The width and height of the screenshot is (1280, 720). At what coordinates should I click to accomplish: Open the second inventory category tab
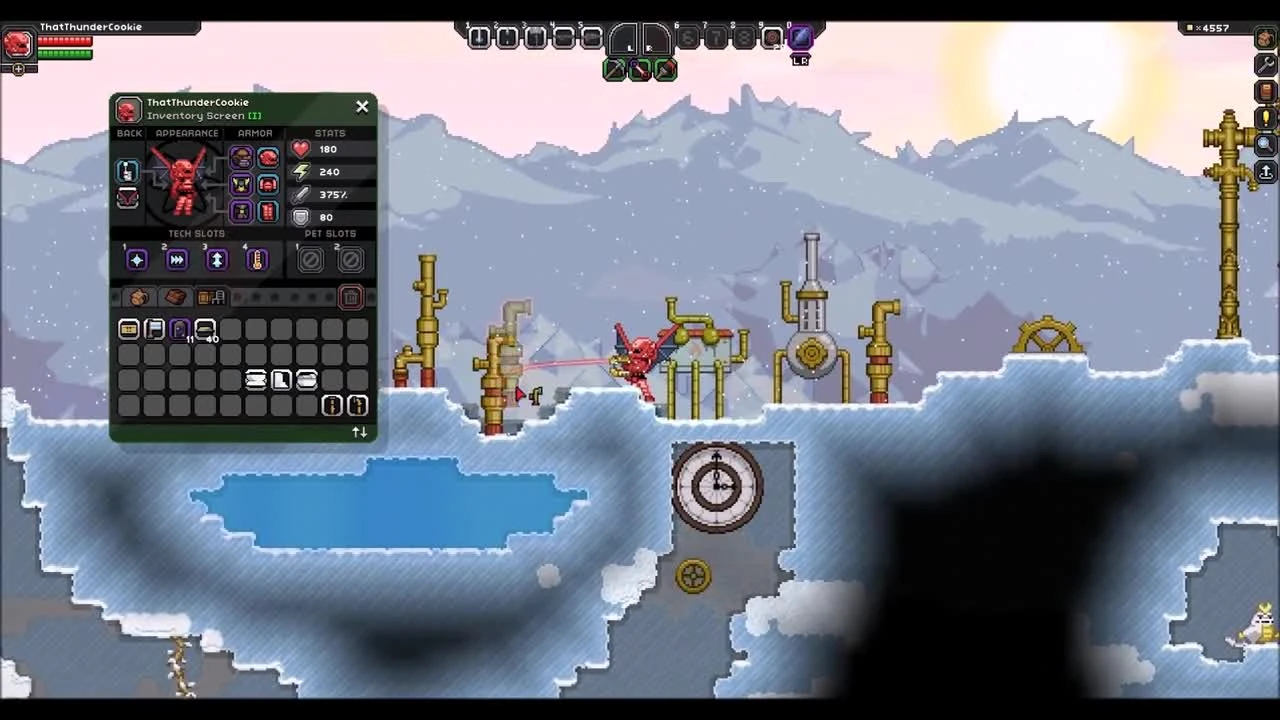[172, 296]
